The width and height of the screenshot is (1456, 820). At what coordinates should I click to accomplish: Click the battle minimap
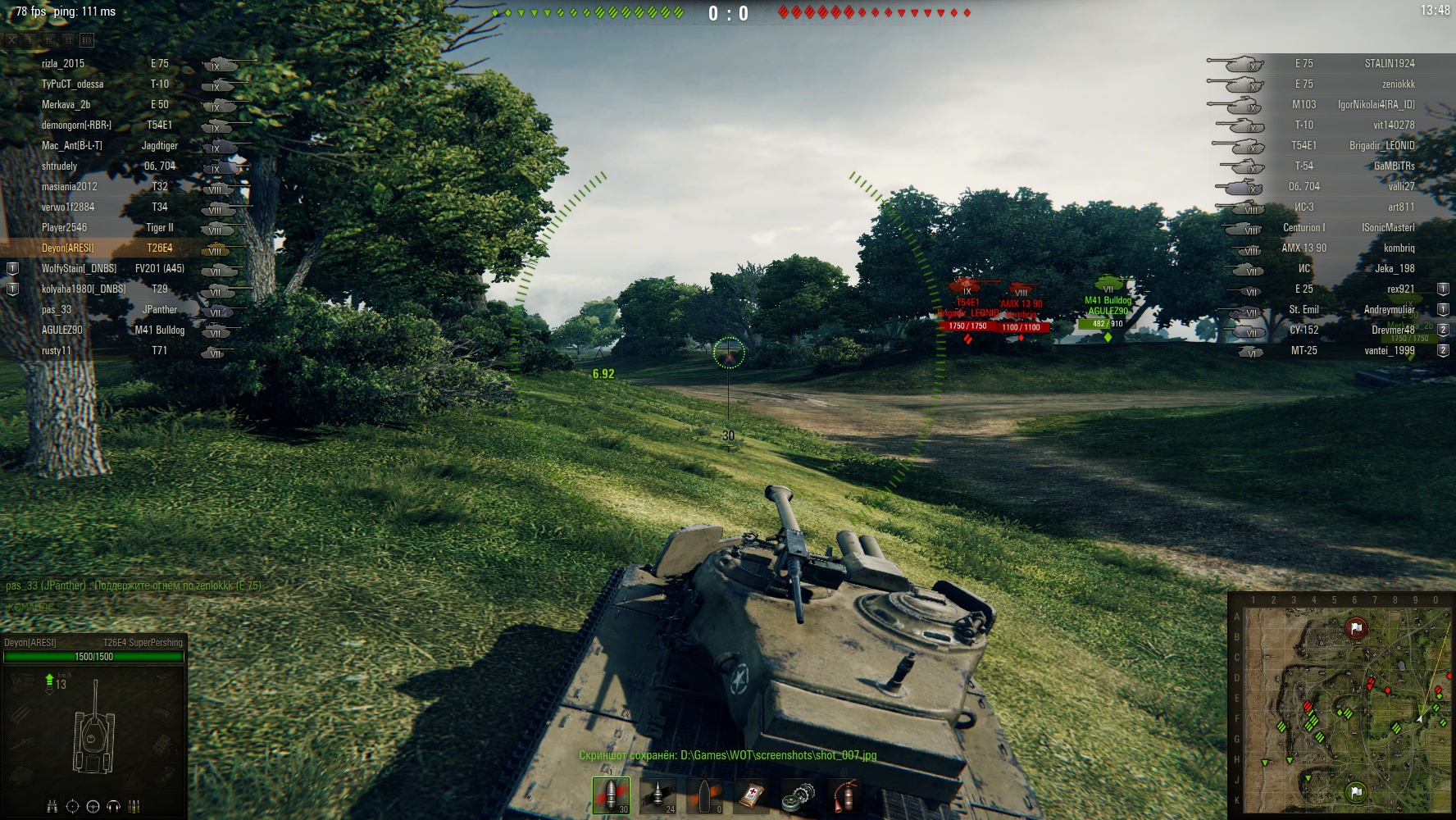[x=1340, y=704]
